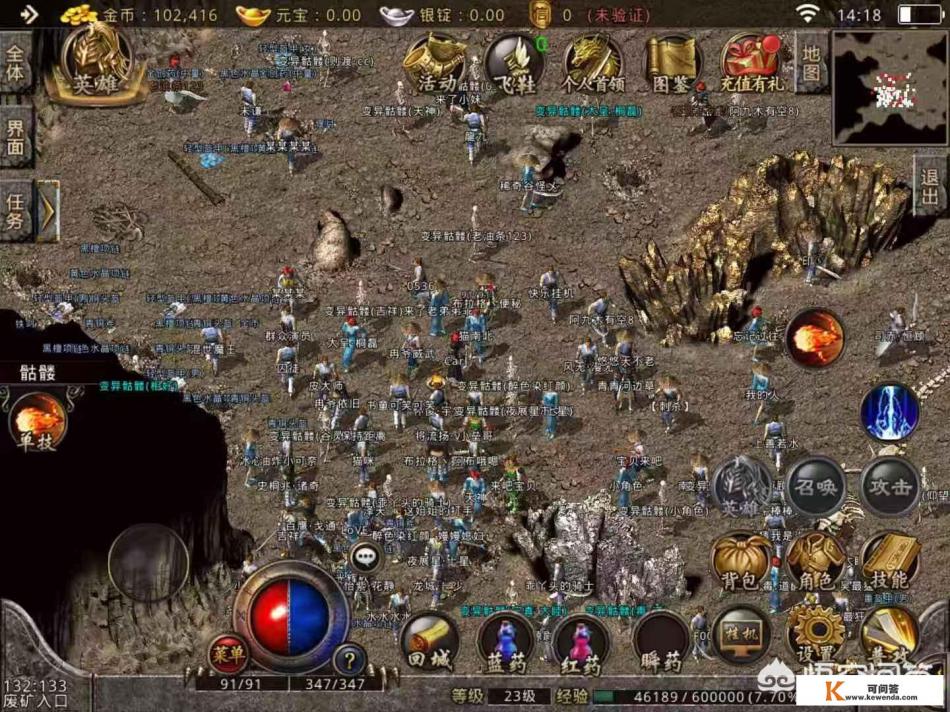Screen dimensions: 950x712
Task: Open the 地图 map button
Action: point(811,62)
